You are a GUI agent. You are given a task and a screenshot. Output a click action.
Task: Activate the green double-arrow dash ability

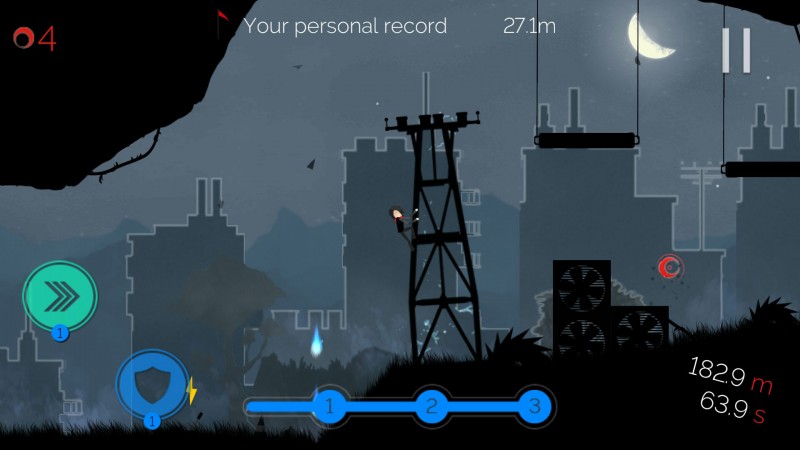click(x=60, y=296)
